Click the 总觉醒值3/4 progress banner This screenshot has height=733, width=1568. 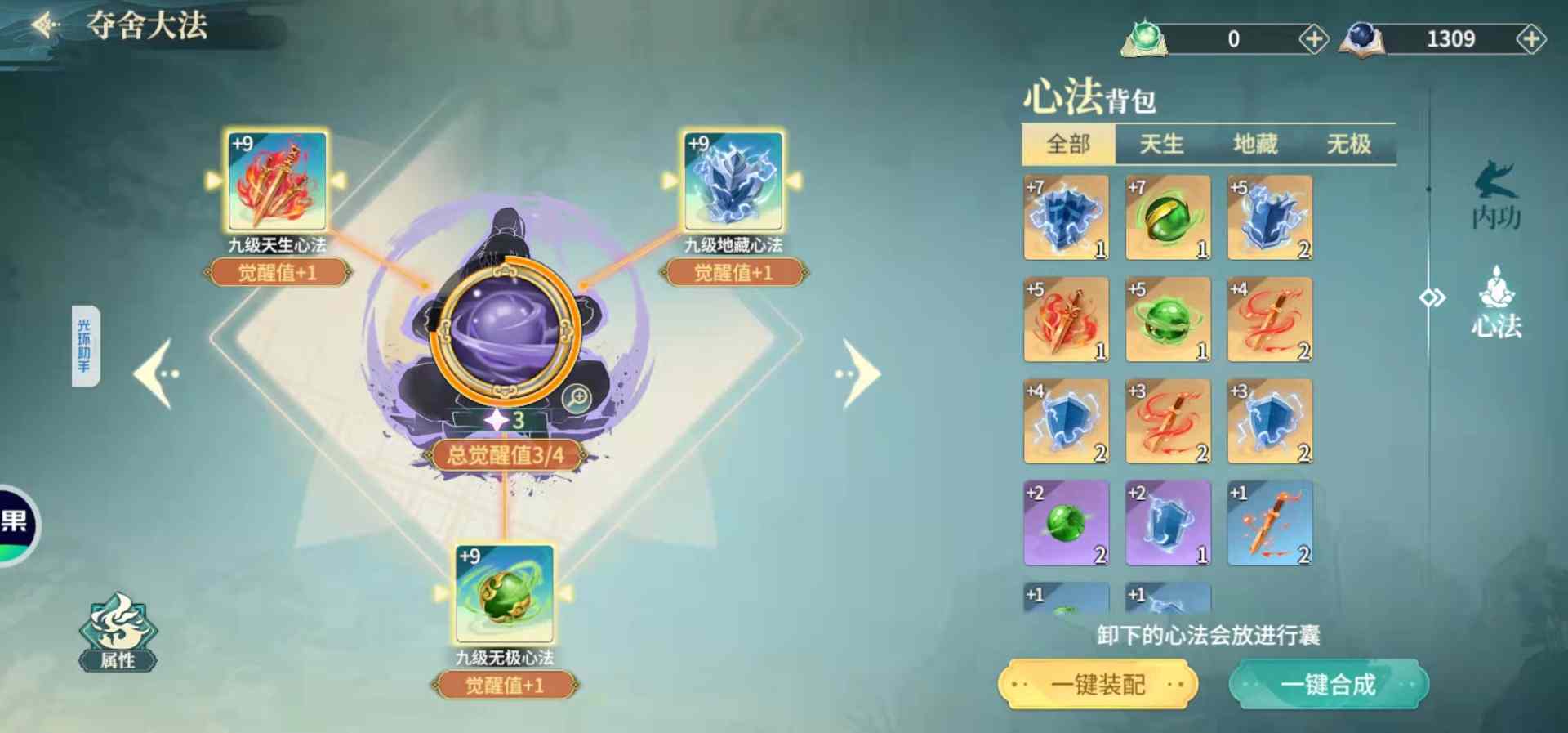click(505, 456)
